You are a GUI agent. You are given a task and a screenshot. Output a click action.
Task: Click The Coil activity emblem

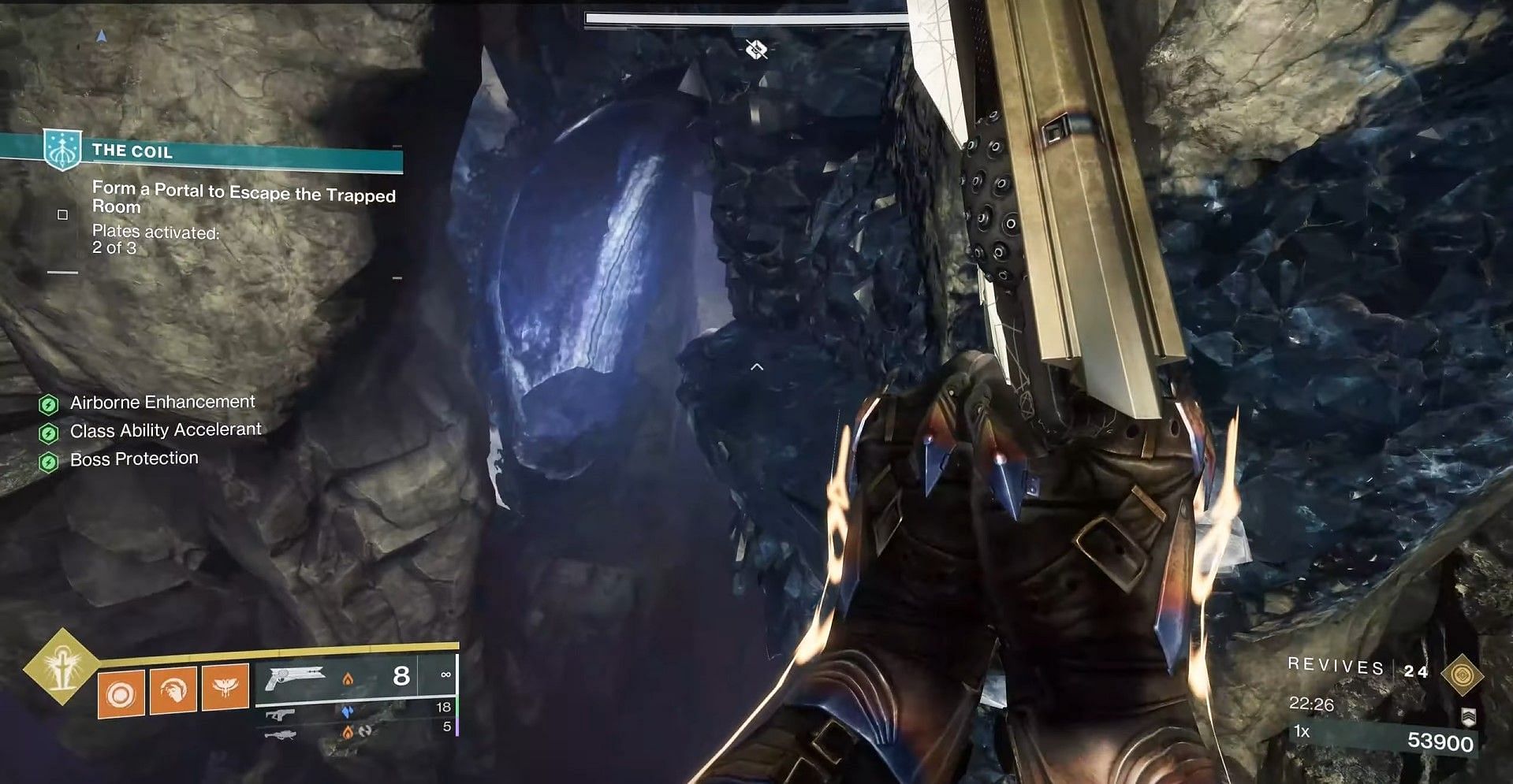(61, 149)
